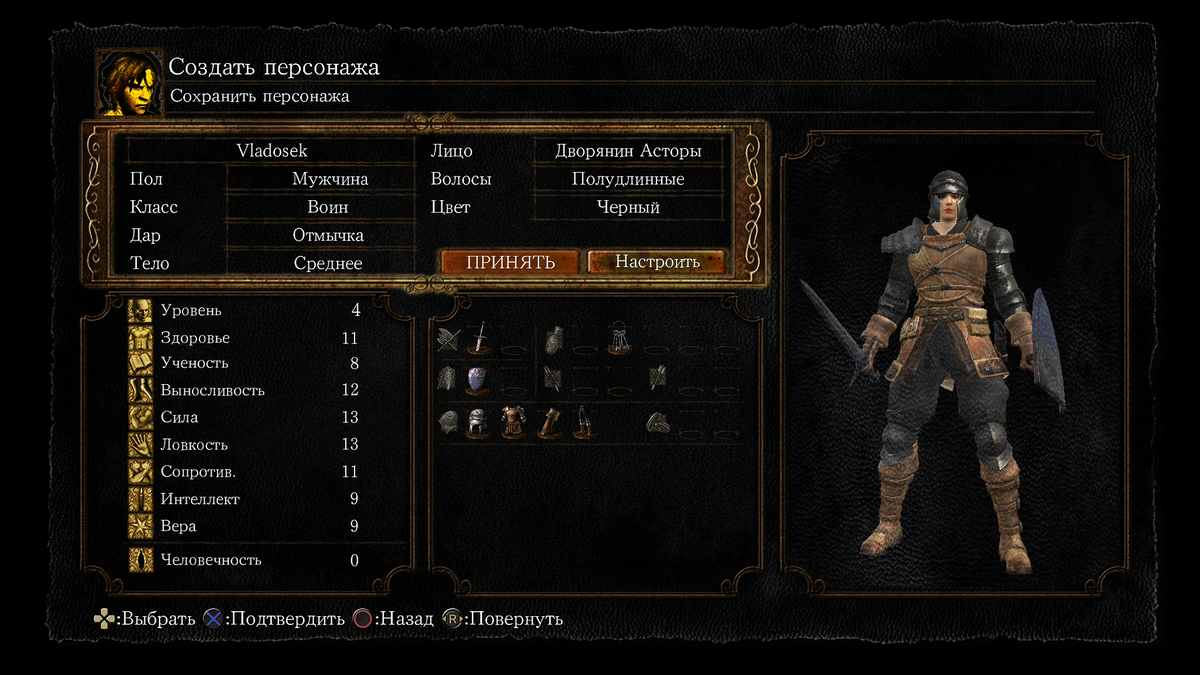The height and width of the screenshot is (675, 1200).
Task: Change hairstyle from Полудлинные
Action: (x=628, y=180)
